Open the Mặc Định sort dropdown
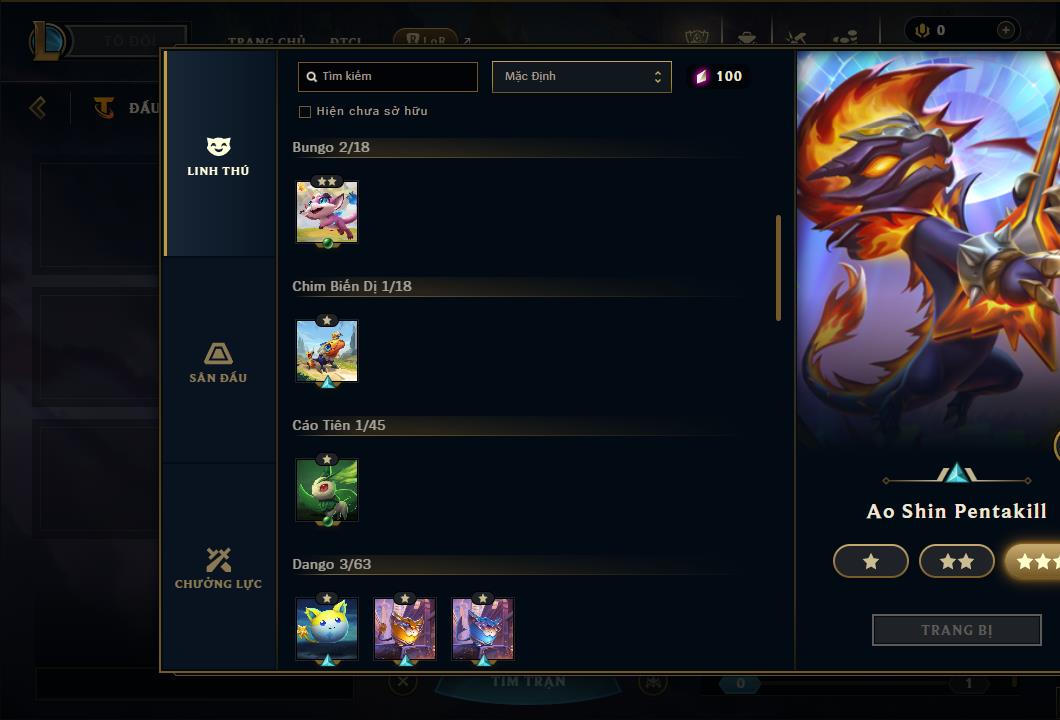Viewport: 1060px width, 720px height. [581, 77]
